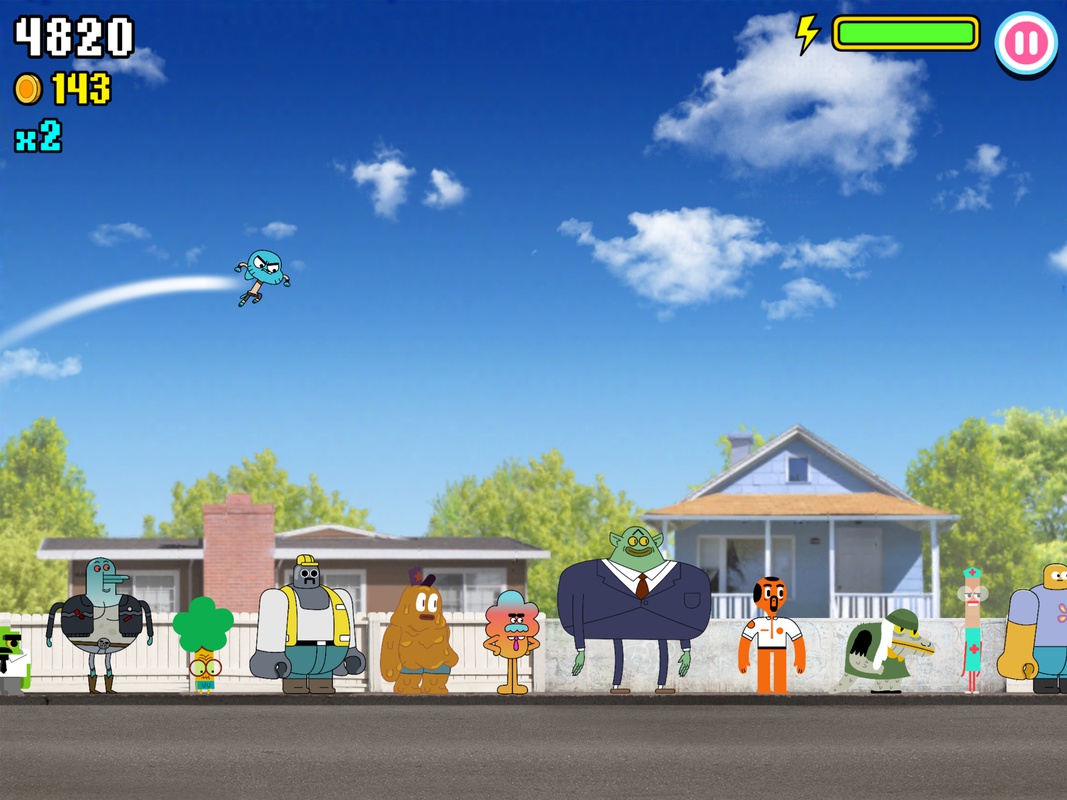Pause the game with the pink button
1067x800 pixels.
click(1026, 43)
